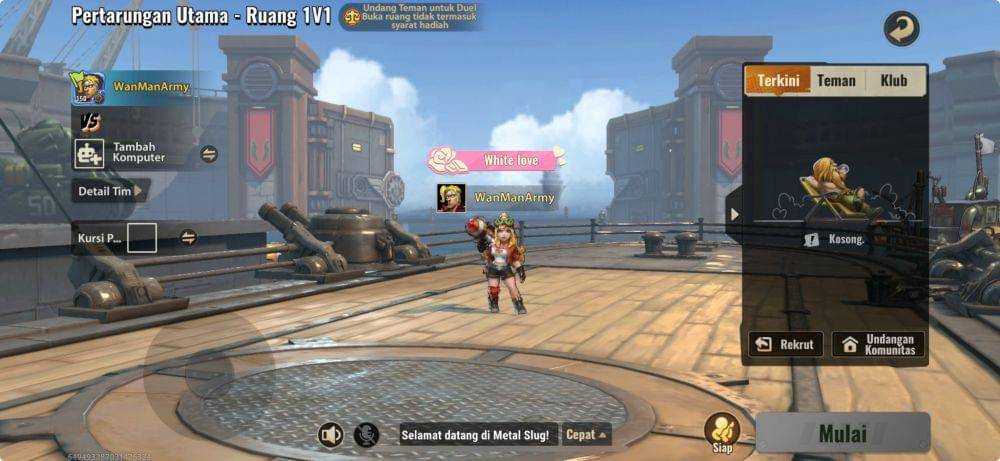Screen dimensions: 1000x461
Task: Open Rekrut recruitment option
Action: 786,345
